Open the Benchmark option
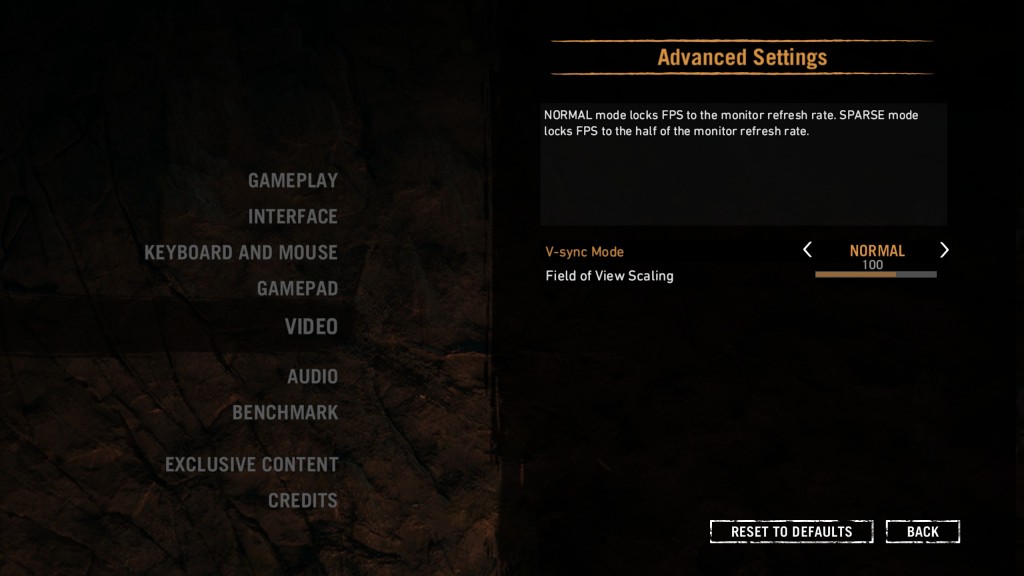This screenshot has height=576, width=1024. [x=285, y=413]
